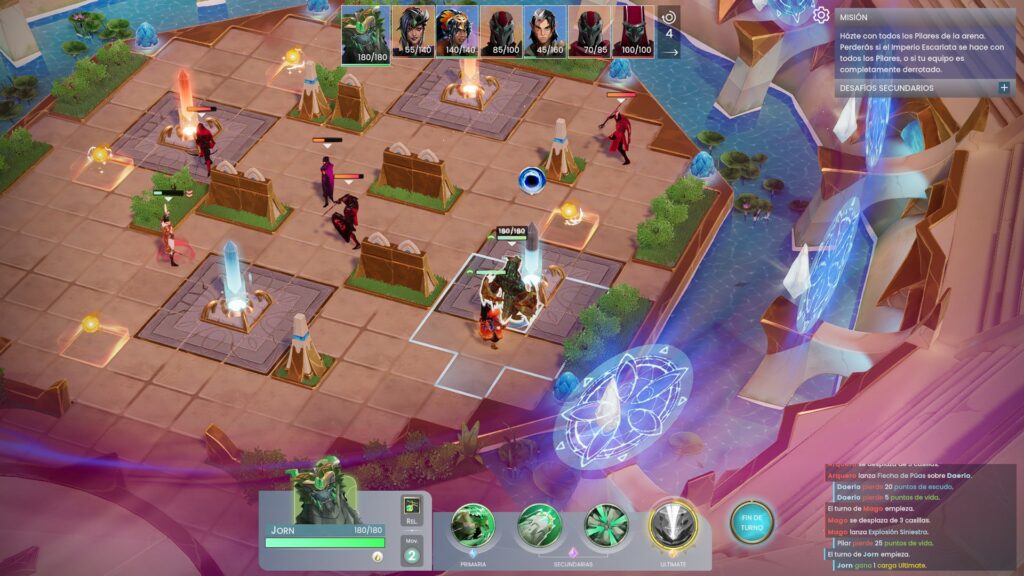This screenshot has width=1024, height=576.
Task: Click the combat log panel
Action: [x=918, y=517]
